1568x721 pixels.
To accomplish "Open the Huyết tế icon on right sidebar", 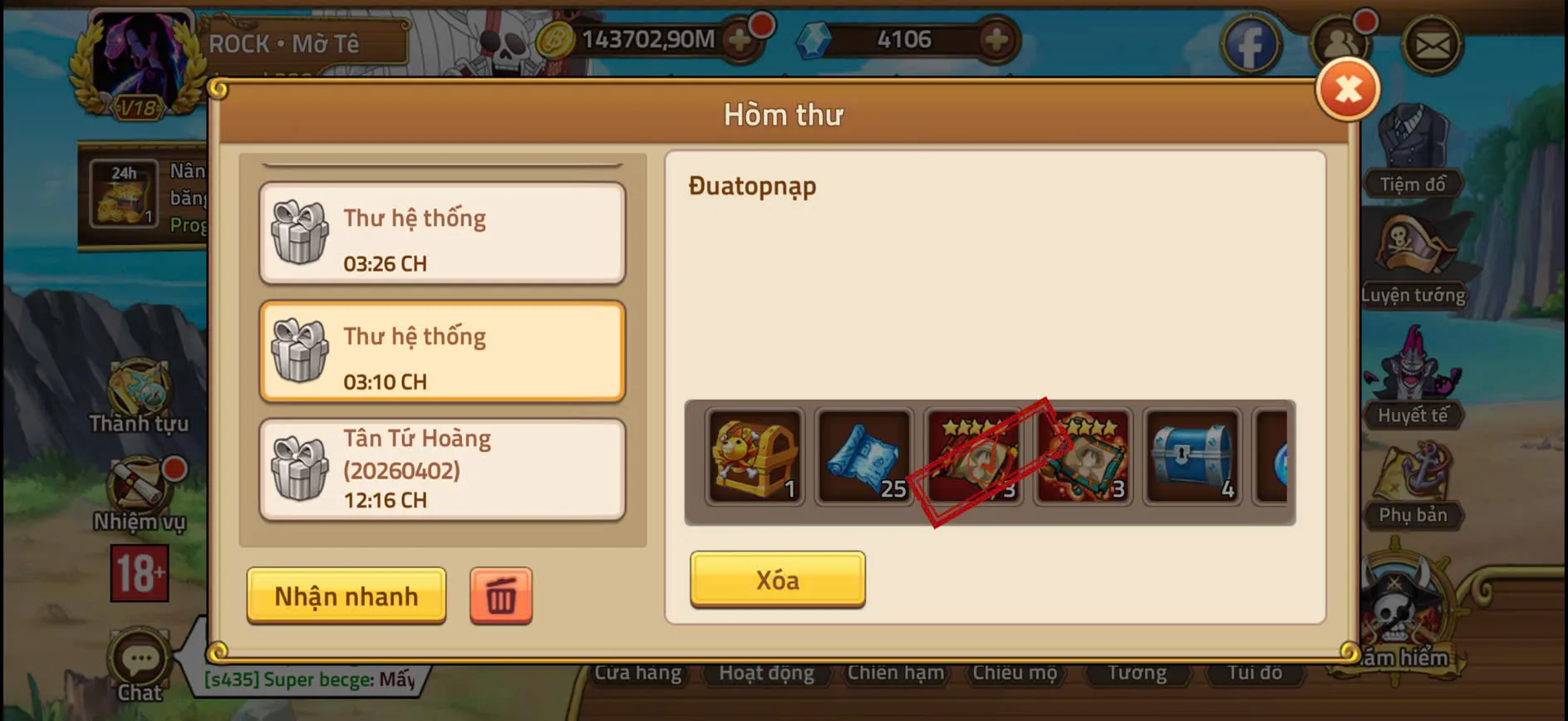I will [1413, 370].
